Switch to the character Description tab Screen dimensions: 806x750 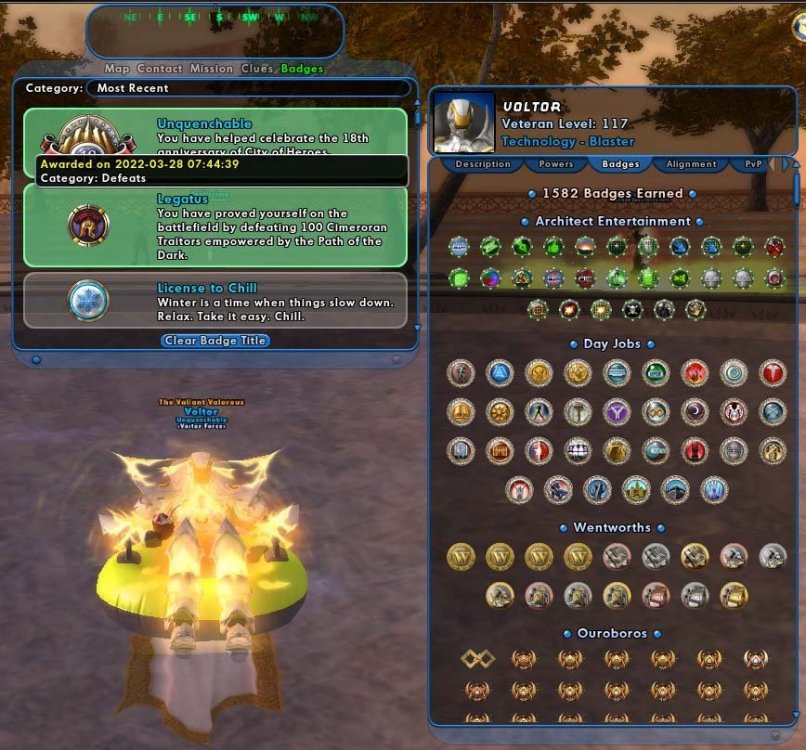482,164
